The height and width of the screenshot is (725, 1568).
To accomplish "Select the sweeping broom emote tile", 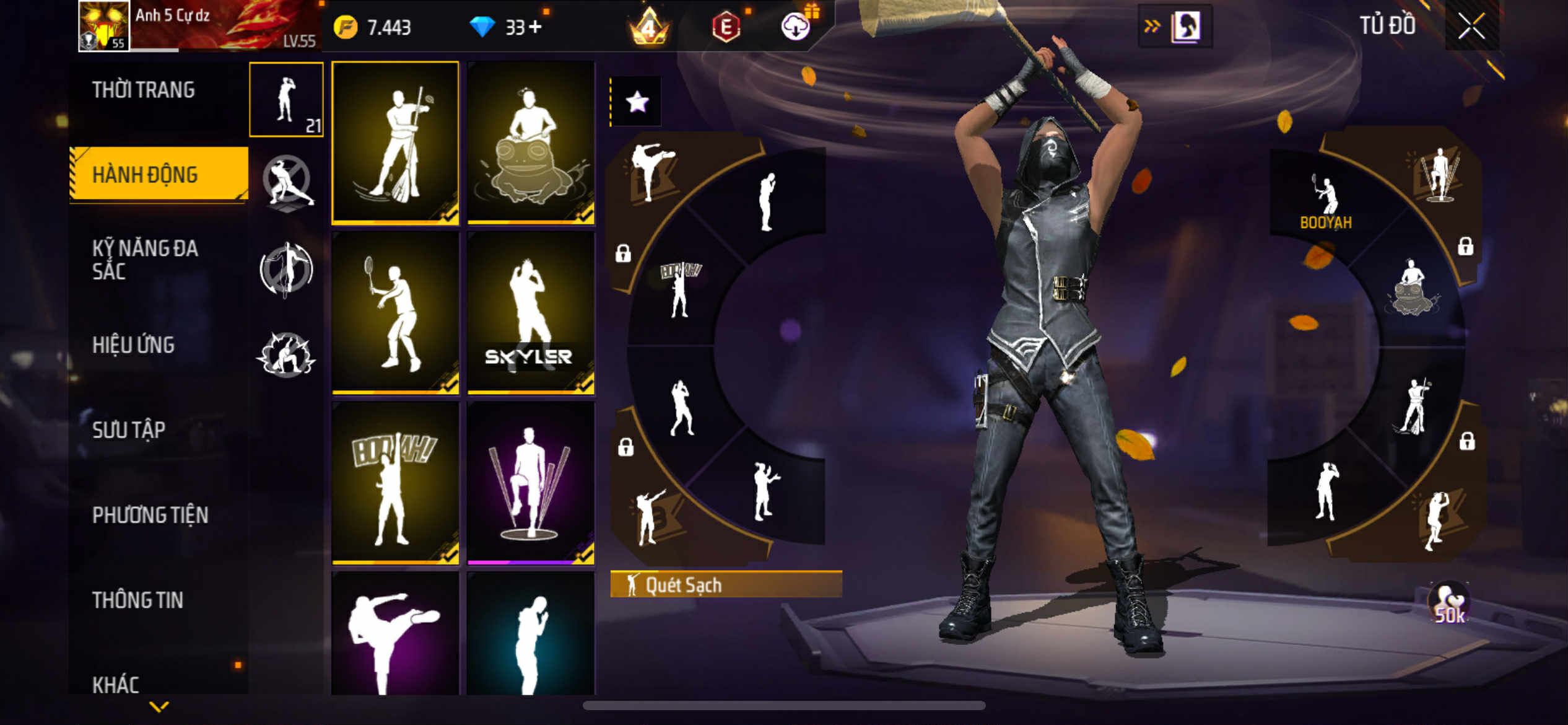I will 395,143.
